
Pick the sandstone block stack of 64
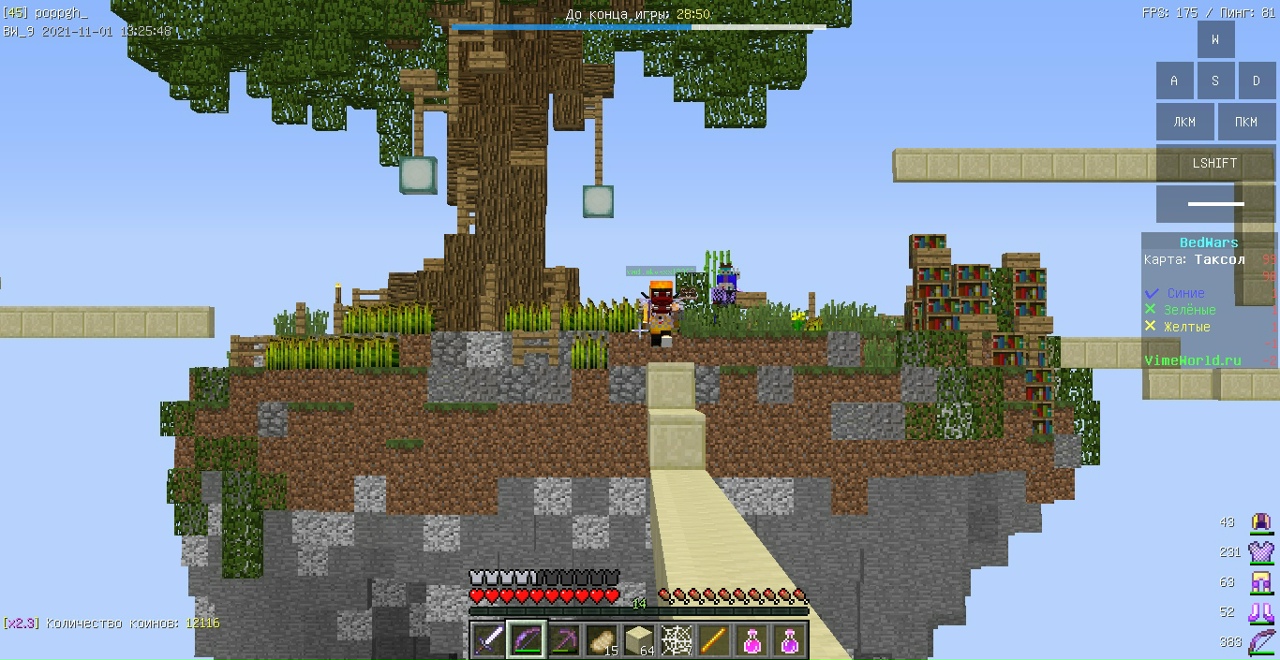(x=639, y=639)
